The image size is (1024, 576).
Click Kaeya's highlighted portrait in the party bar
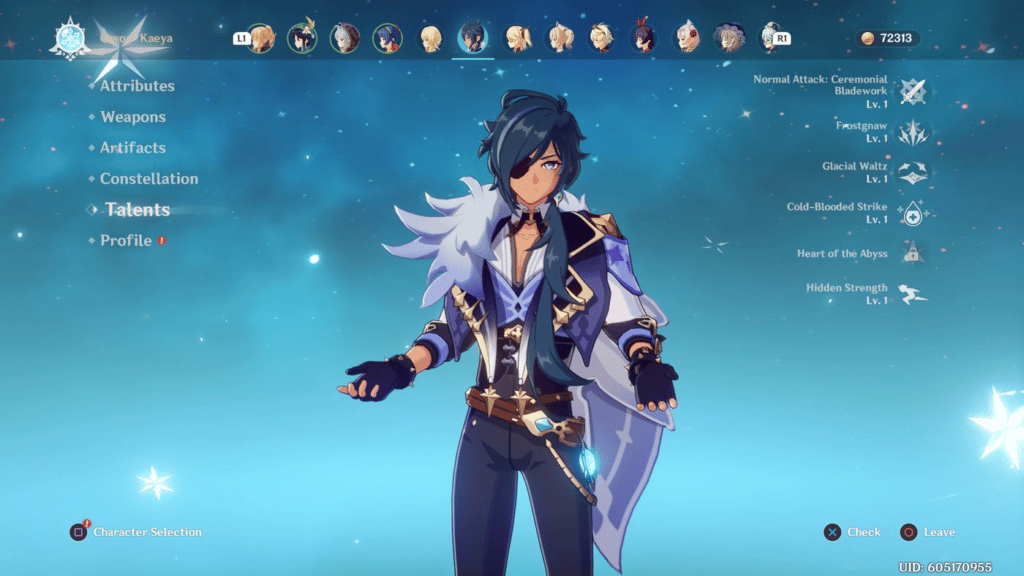(x=473, y=39)
